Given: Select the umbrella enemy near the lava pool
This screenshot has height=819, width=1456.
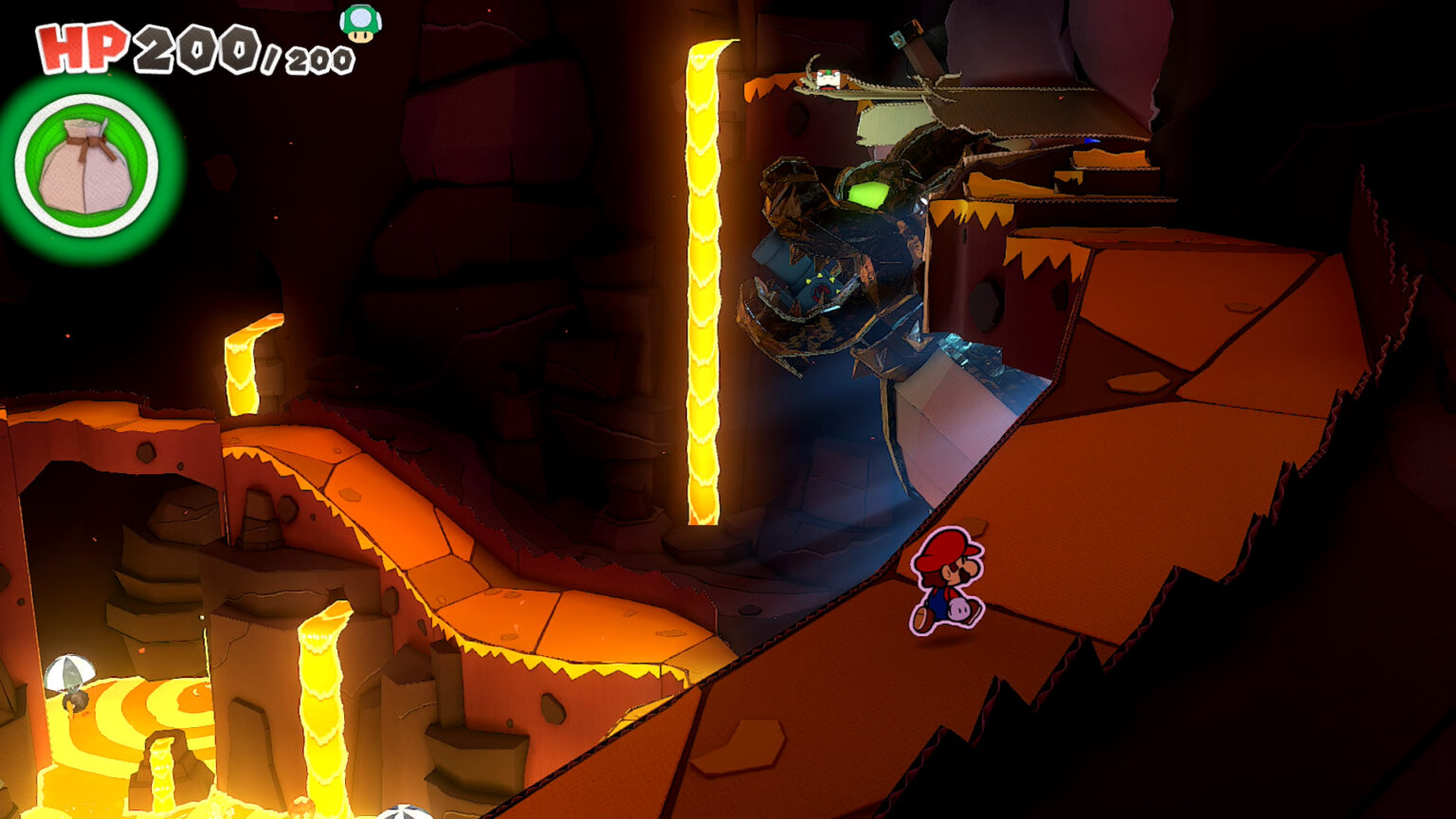Looking at the screenshot, I should tap(68, 678).
